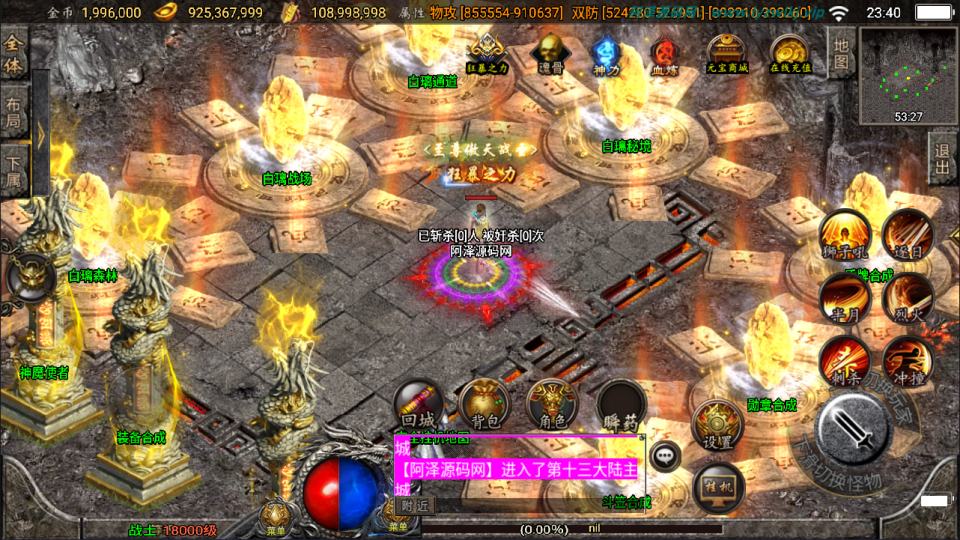The image size is (960, 540).
Task: Open the 狂暴之力 (Berserk Power) icon
Action: tap(485, 51)
